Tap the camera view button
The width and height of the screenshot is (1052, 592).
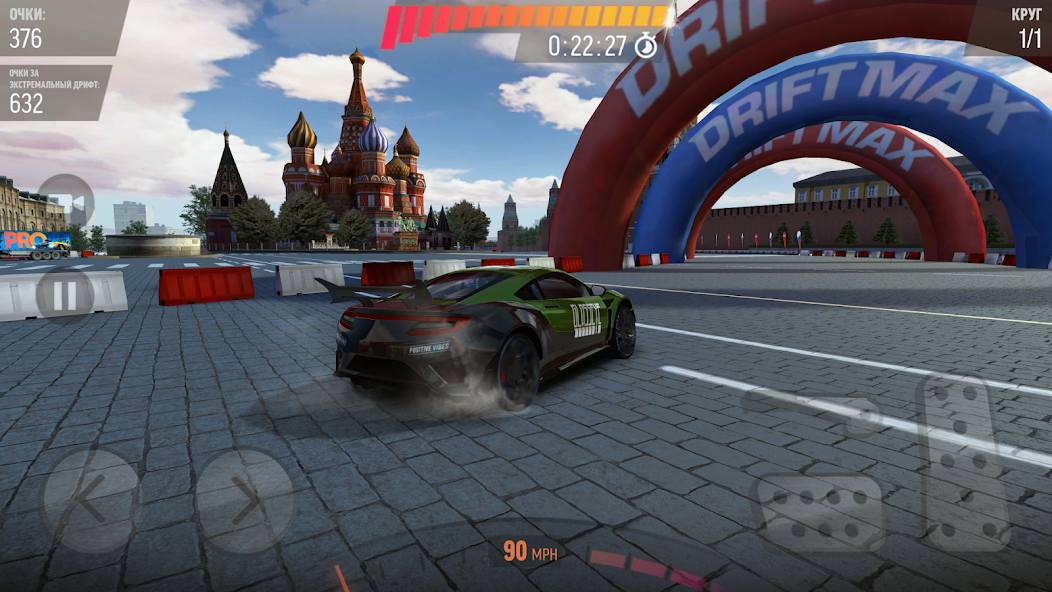[65, 203]
